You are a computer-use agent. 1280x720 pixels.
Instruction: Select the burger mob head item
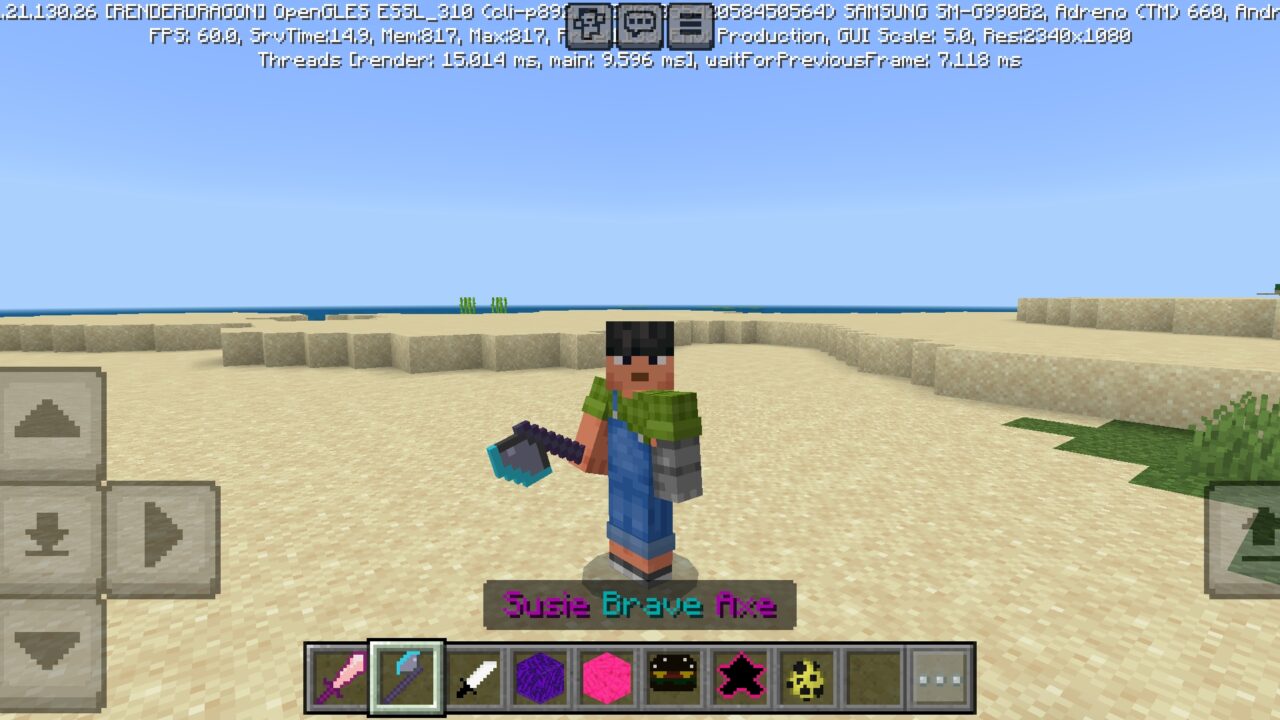671,676
